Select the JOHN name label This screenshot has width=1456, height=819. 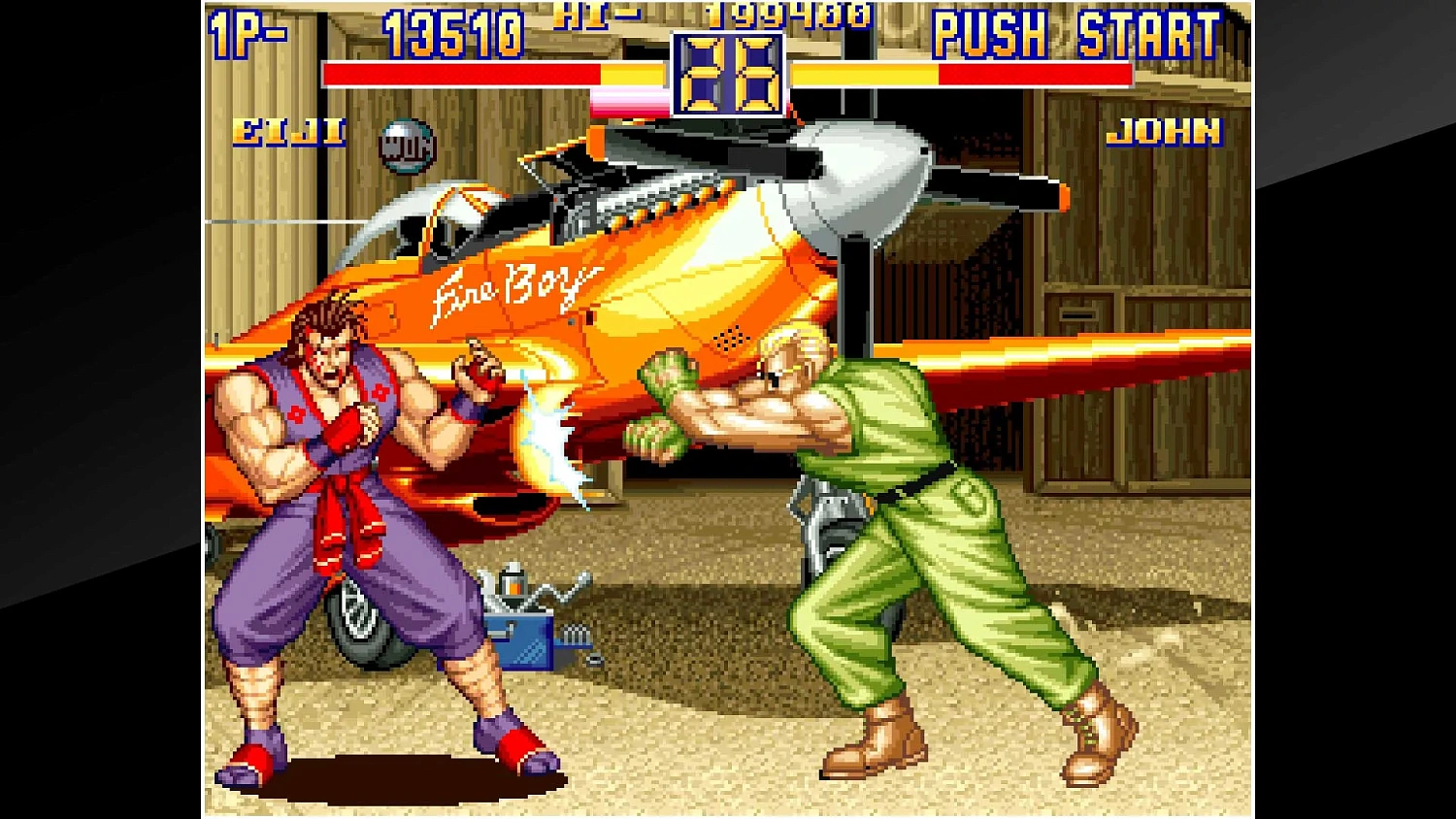tap(1167, 129)
